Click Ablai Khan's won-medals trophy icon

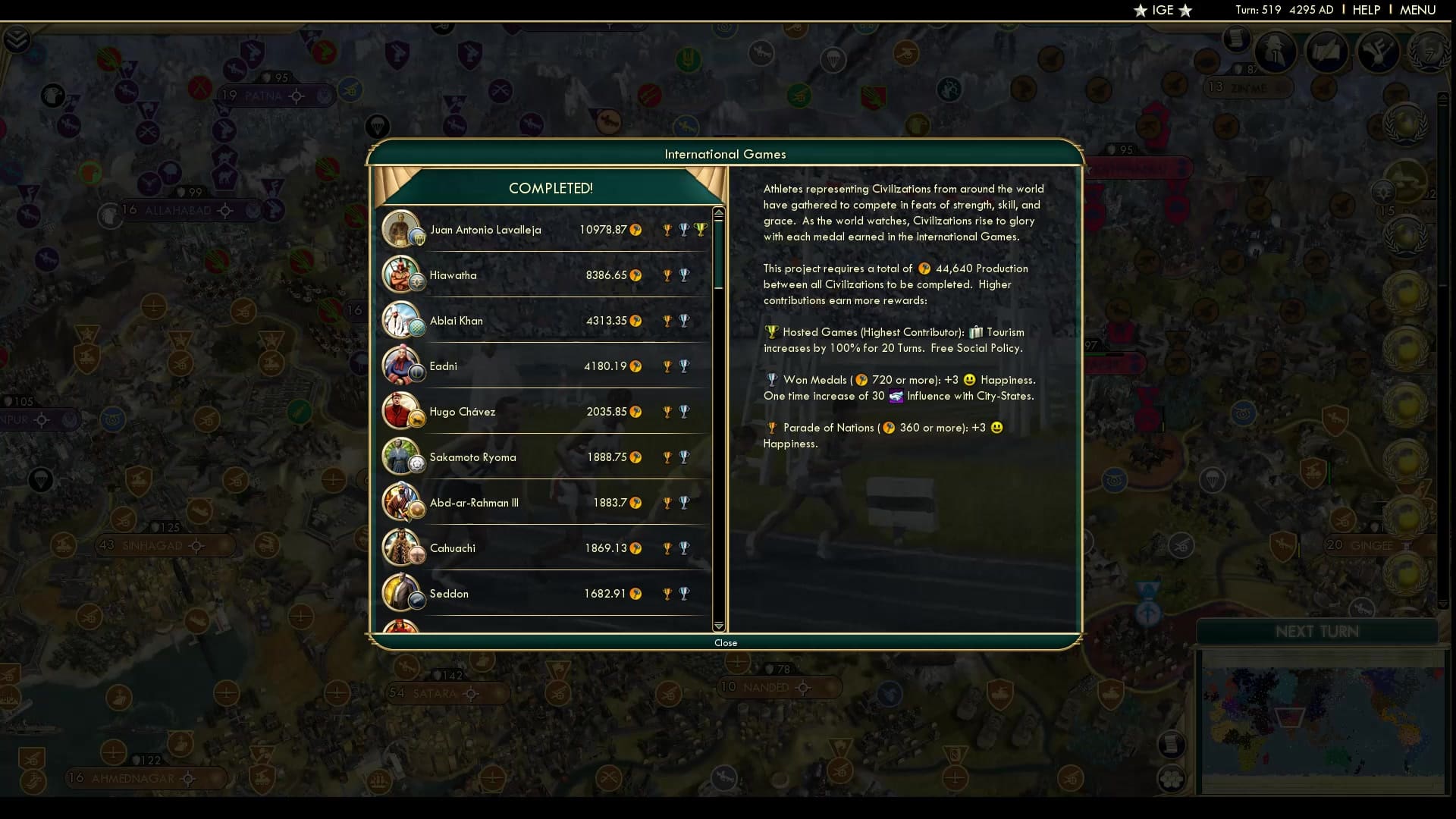point(686,320)
